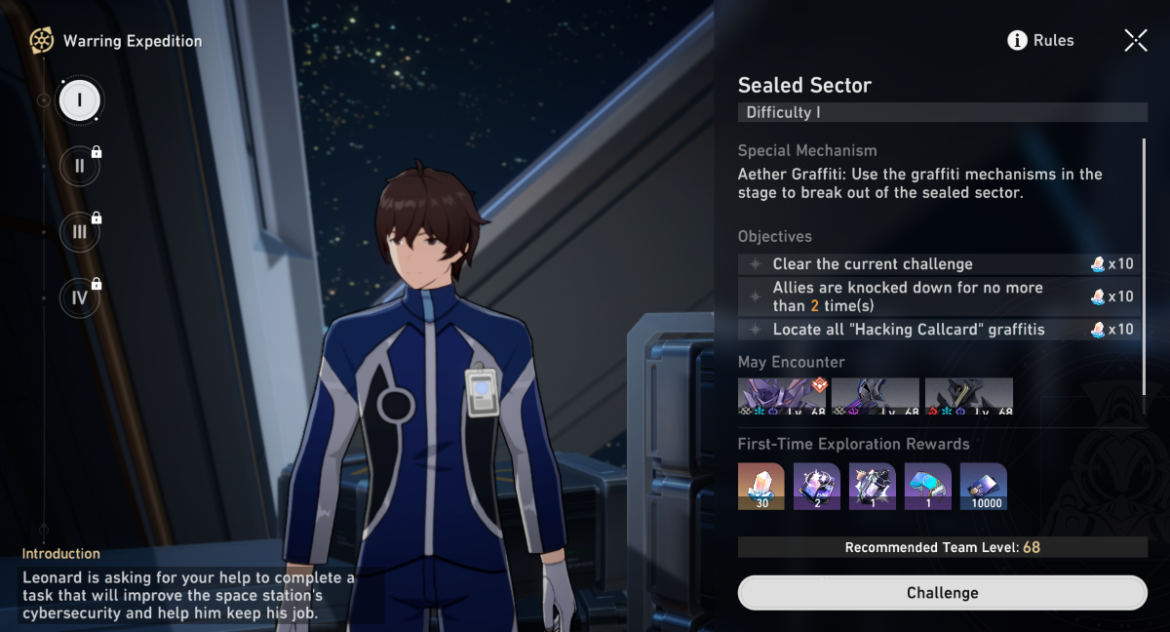Select locked difficulty stage IV
1170x632 pixels.
coord(79,297)
